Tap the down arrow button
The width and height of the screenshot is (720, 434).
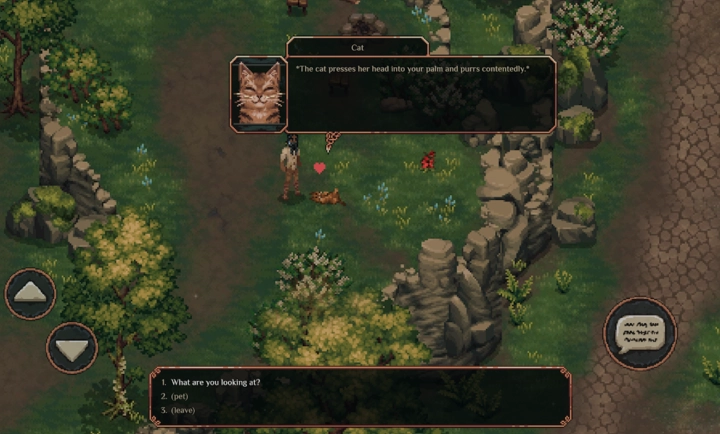point(71,349)
